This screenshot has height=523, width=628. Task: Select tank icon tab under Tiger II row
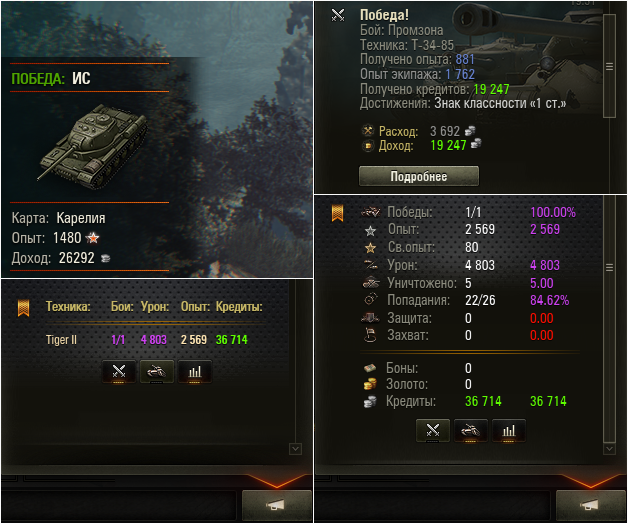[157, 372]
